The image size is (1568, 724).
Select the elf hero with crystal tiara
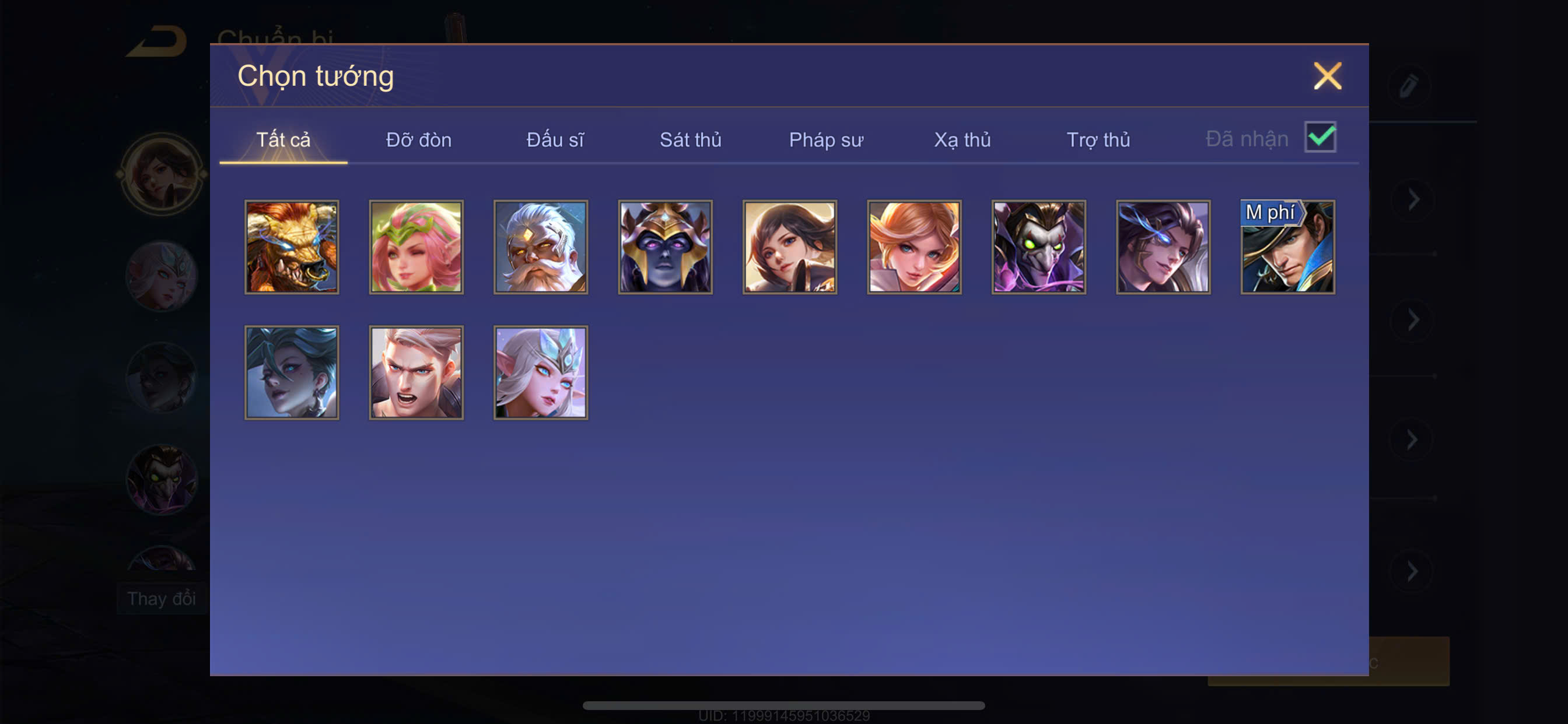541,372
